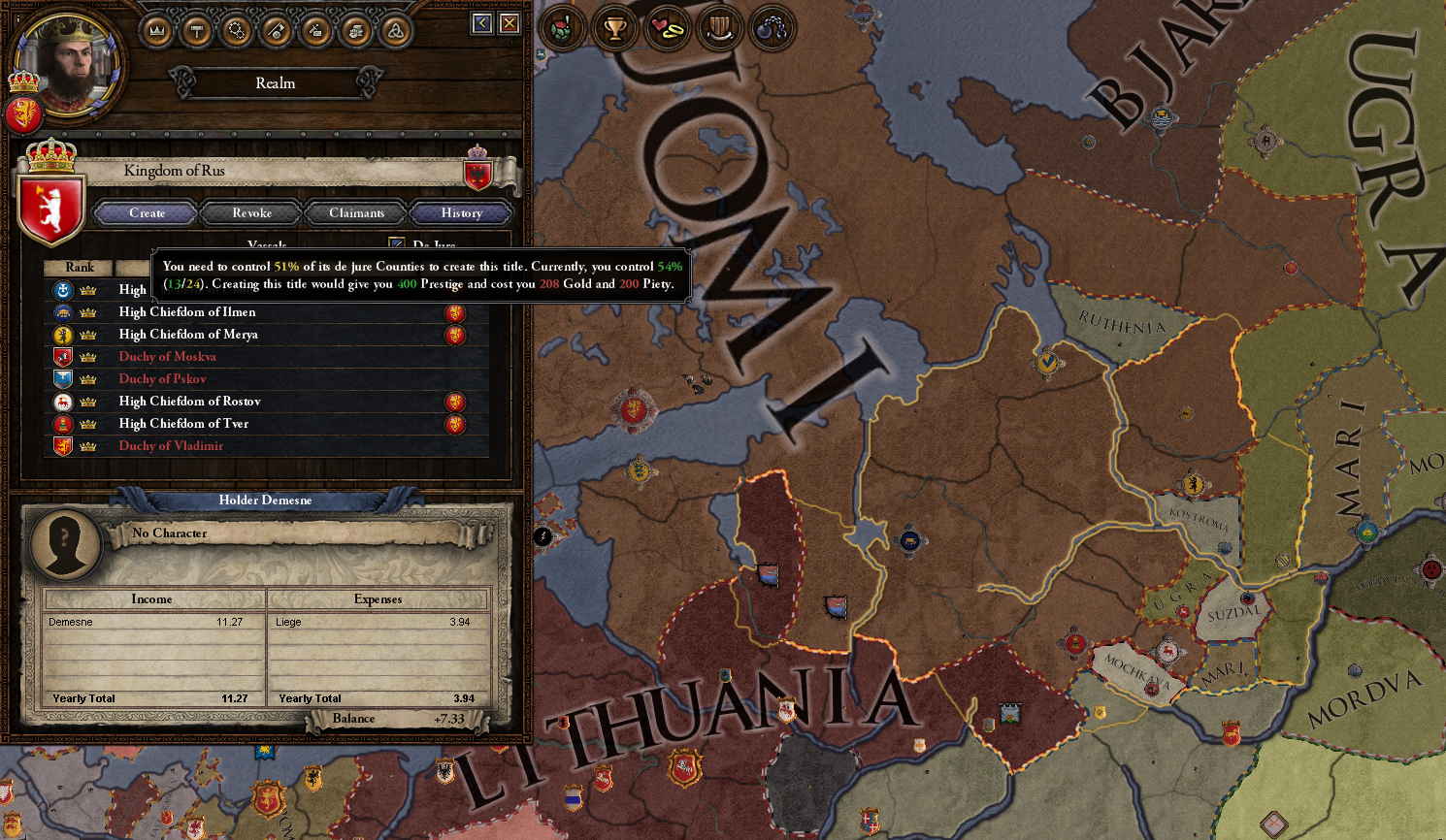Select Duchy of Pskov from vassal list

coord(162,378)
